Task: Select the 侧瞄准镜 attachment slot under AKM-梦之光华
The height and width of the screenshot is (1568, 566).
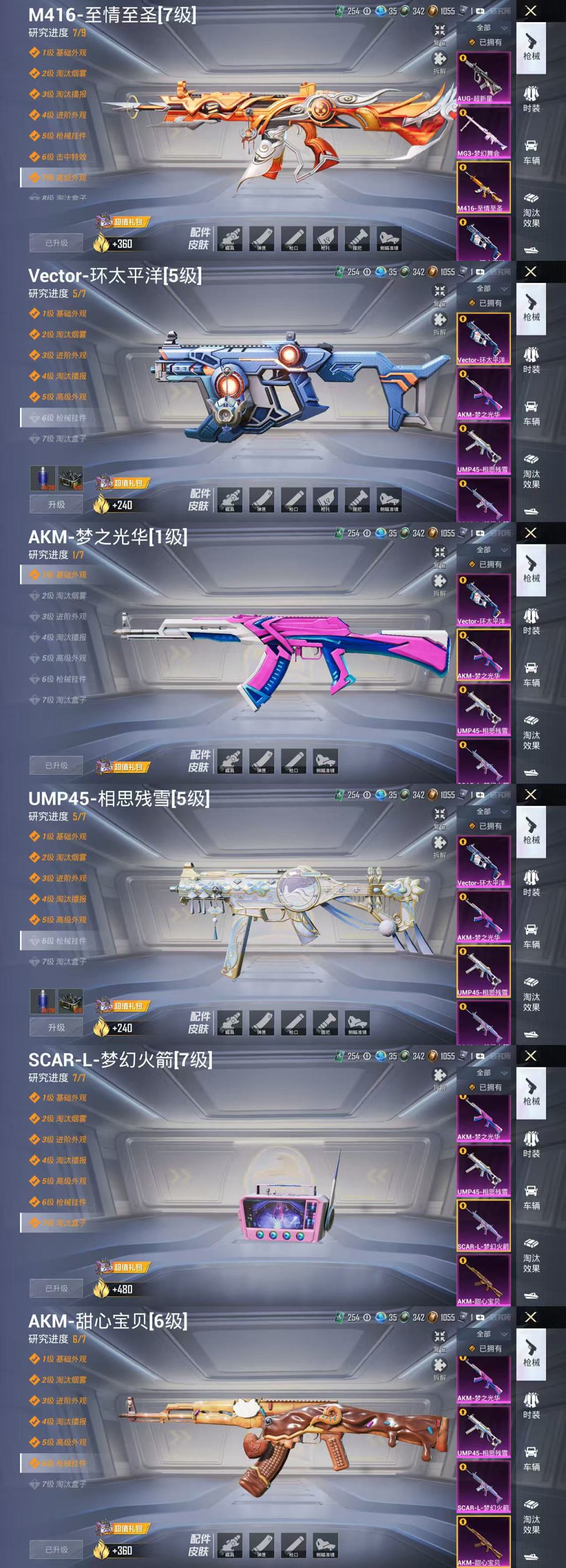Action: pyautogui.click(x=326, y=762)
